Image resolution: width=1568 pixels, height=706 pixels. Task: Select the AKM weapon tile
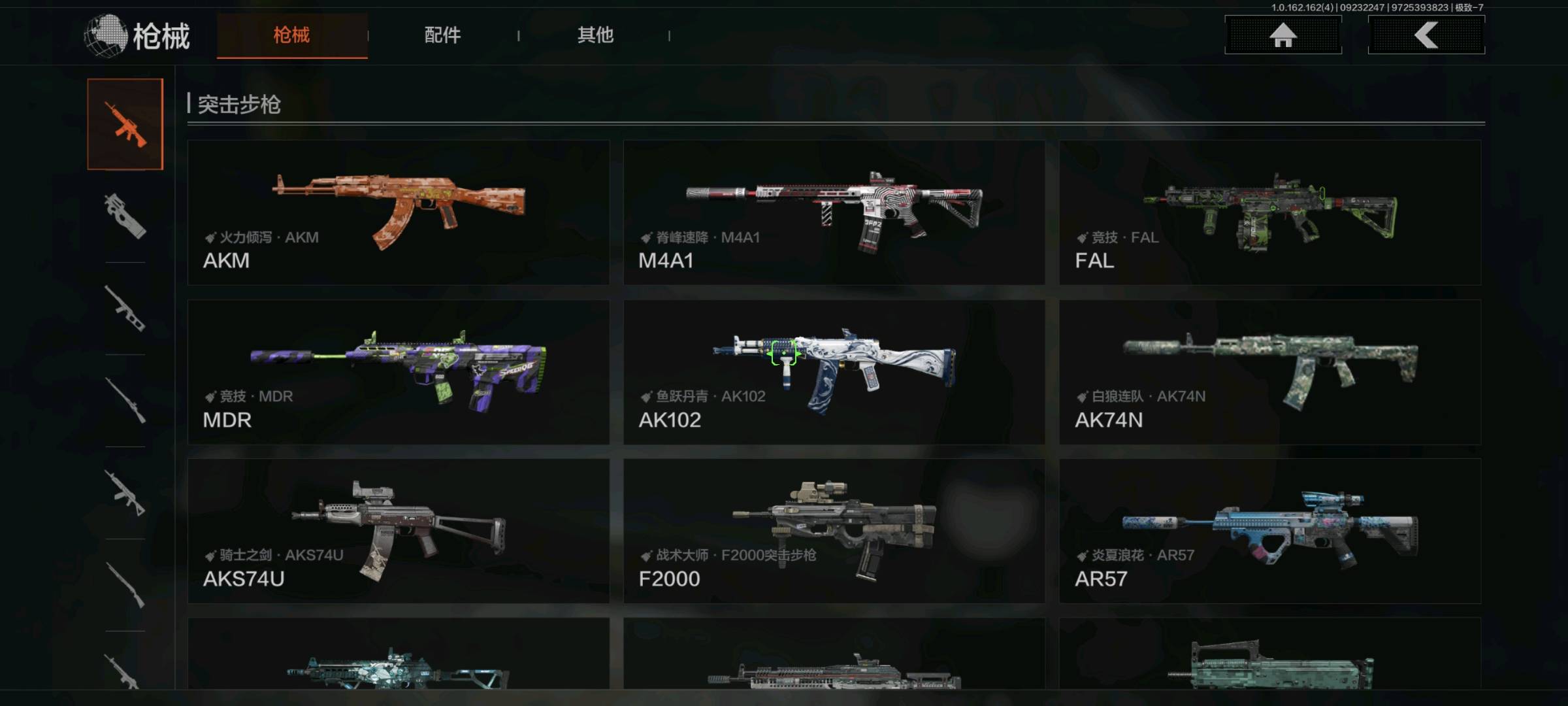tap(398, 212)
